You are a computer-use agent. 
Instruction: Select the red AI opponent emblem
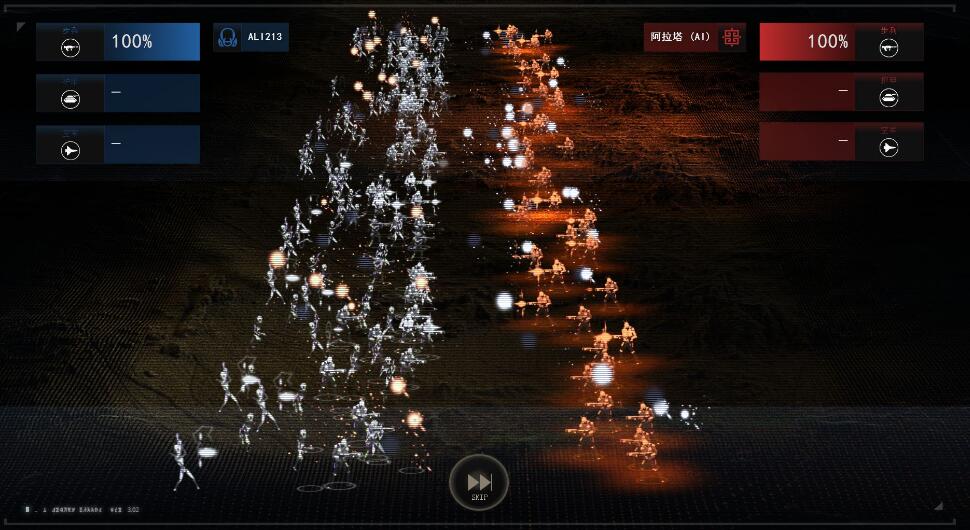(x=732, y=38)
